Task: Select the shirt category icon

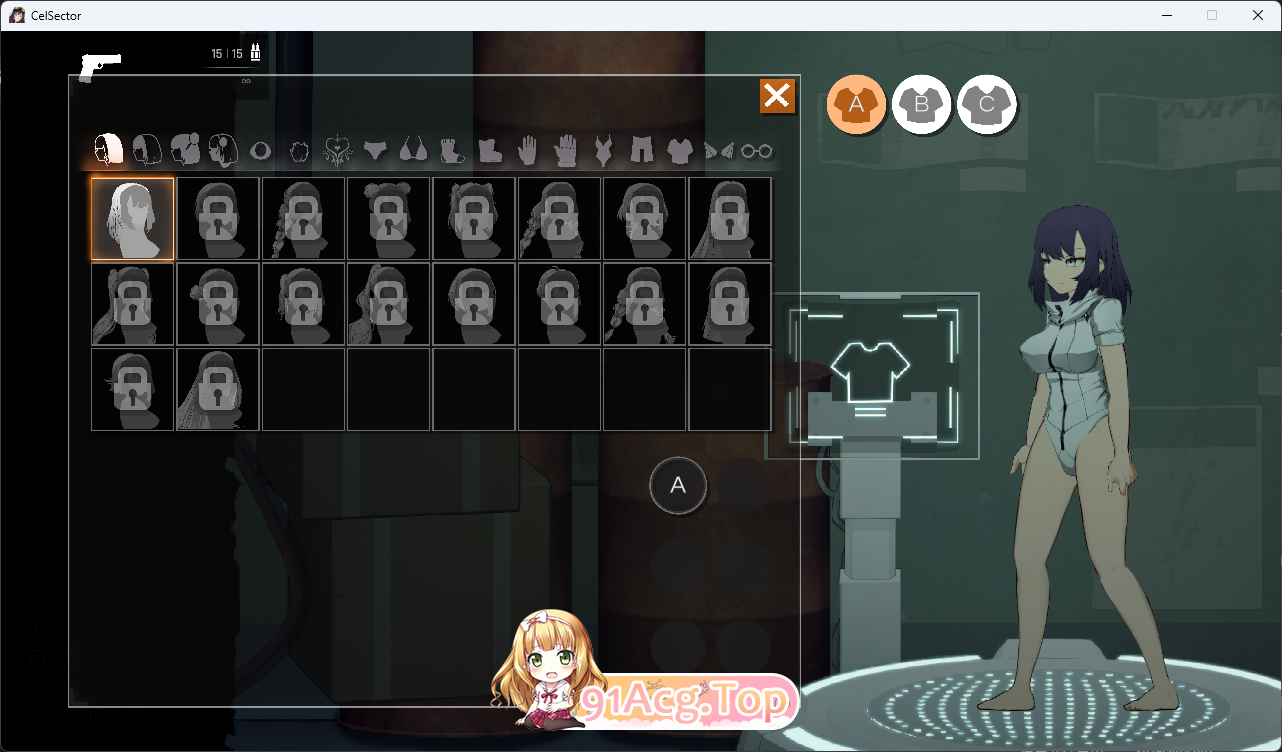Action: [x=679, y=150]
